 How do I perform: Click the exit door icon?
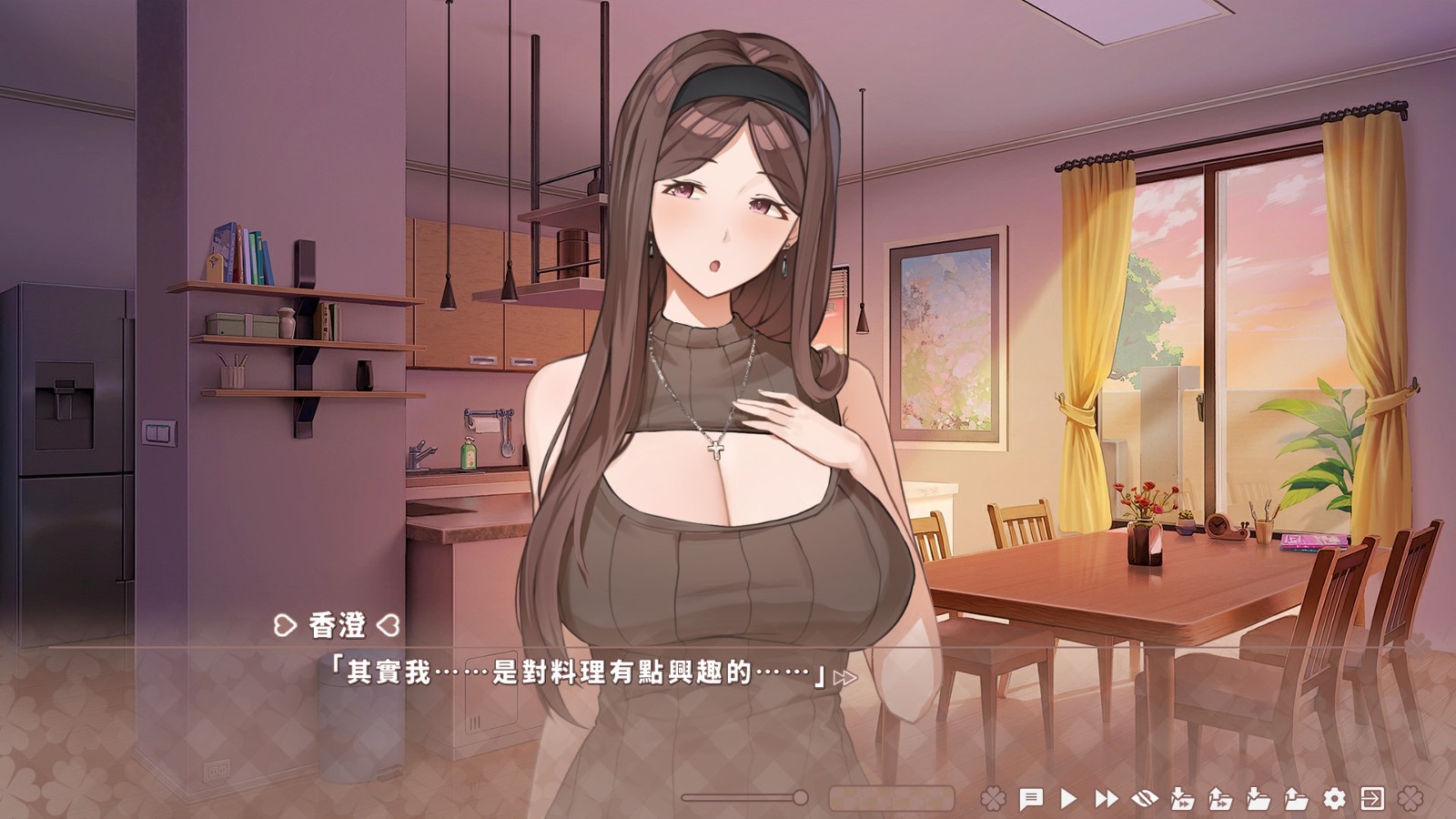1372,799
